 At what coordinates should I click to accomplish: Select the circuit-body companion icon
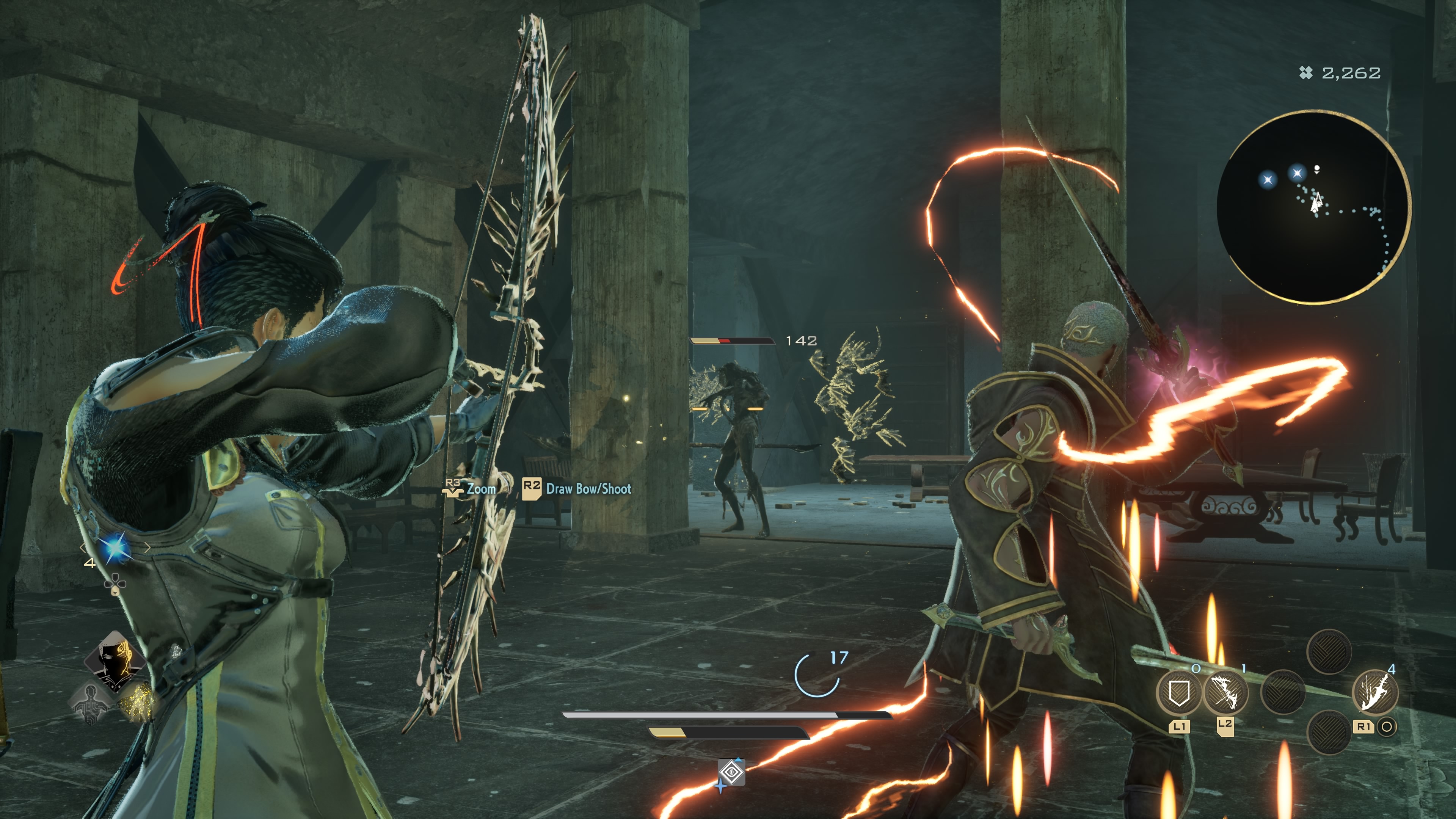pos(91,703)
